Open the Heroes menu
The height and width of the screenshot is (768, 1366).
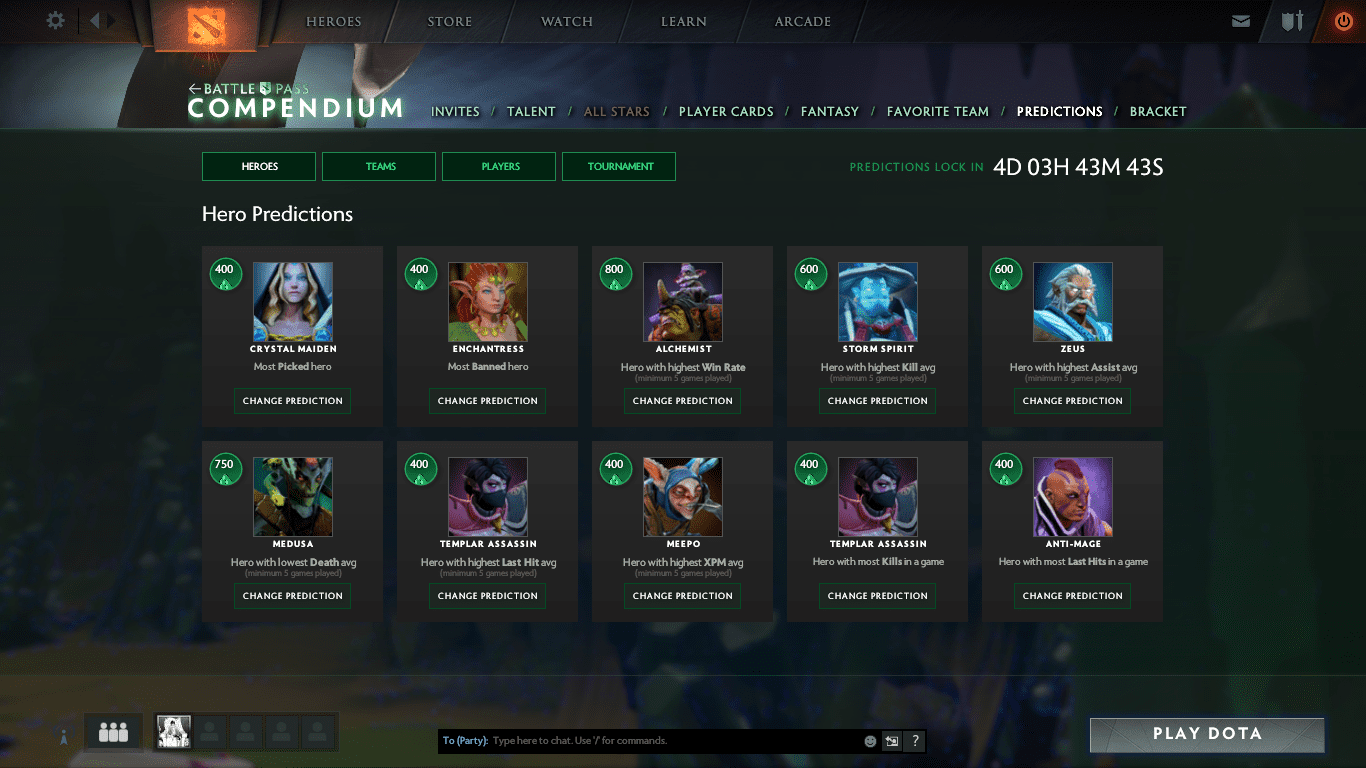pyautogui.click(x=333, y=22)
